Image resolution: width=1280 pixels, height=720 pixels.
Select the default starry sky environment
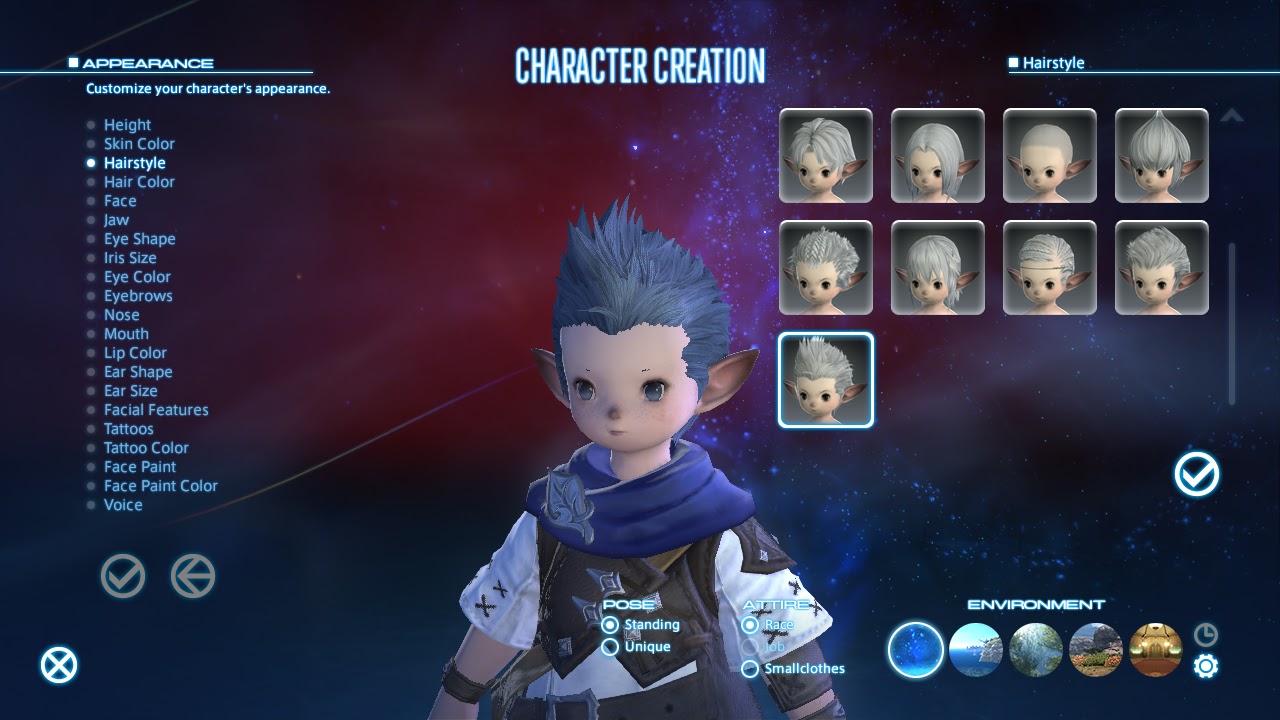pyautogui.click(x=913, y=650)
